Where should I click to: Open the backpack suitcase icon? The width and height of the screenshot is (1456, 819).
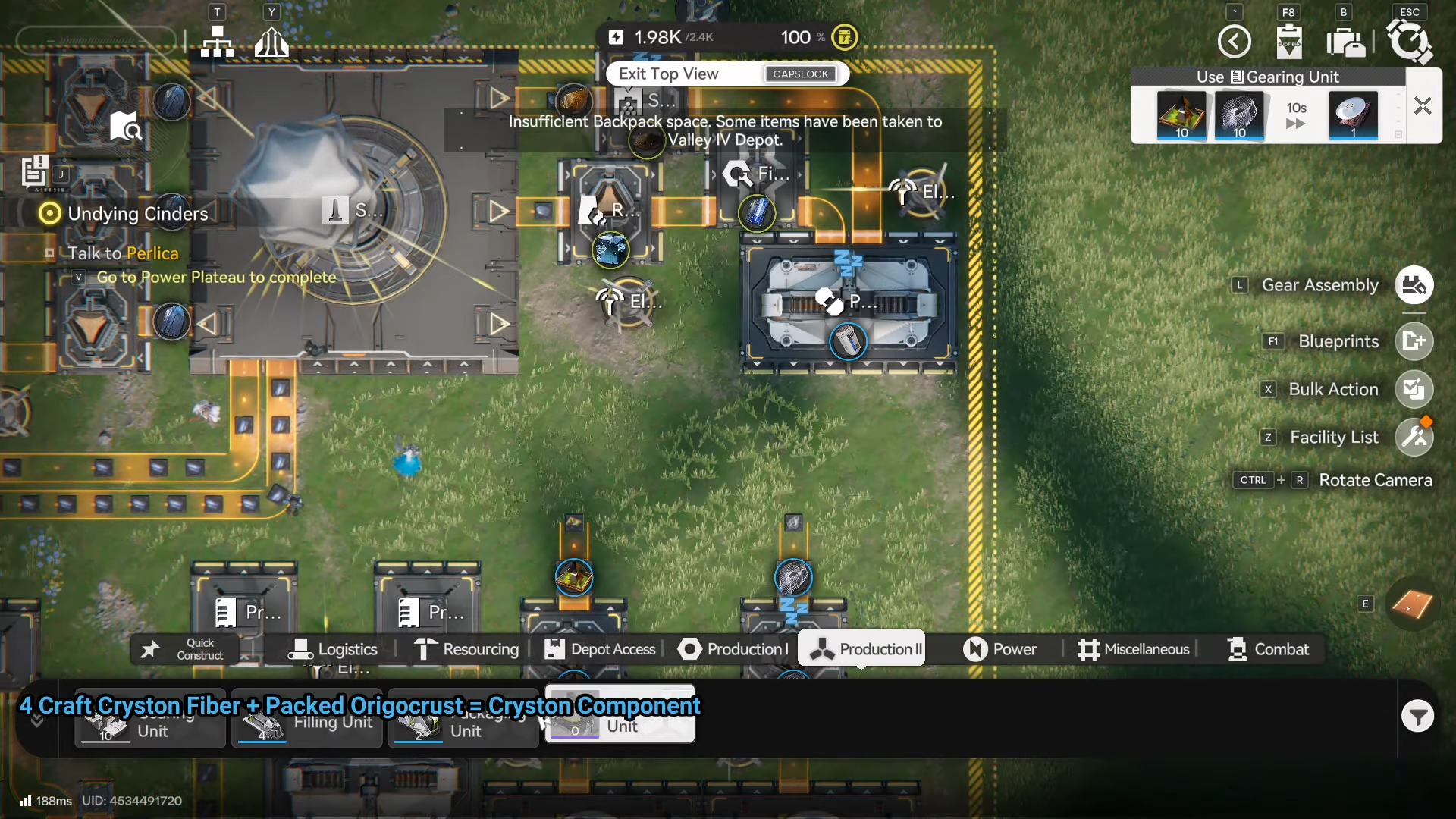click(x=1346, y=42)
